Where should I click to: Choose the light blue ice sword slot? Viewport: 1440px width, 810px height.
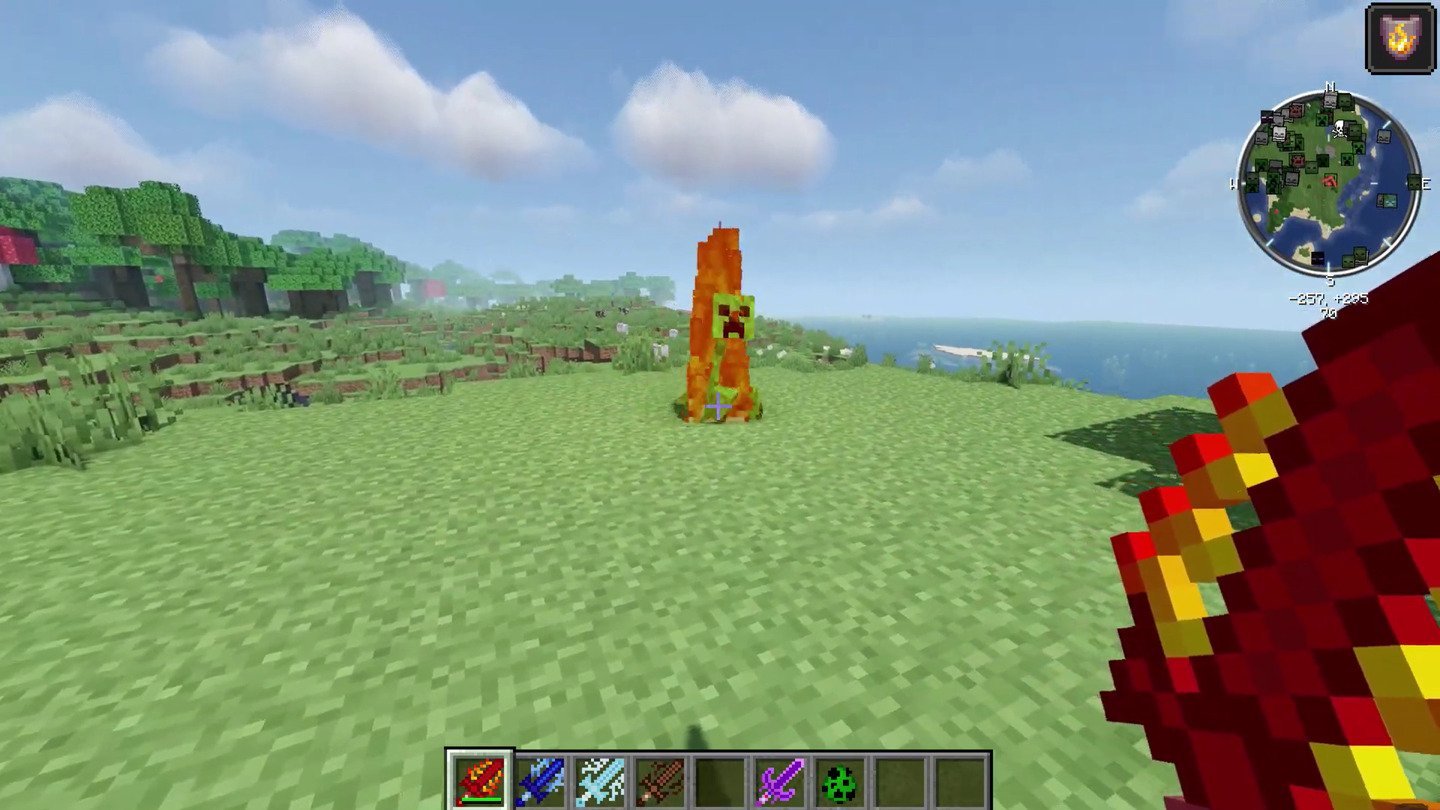(x=600, y=781)
